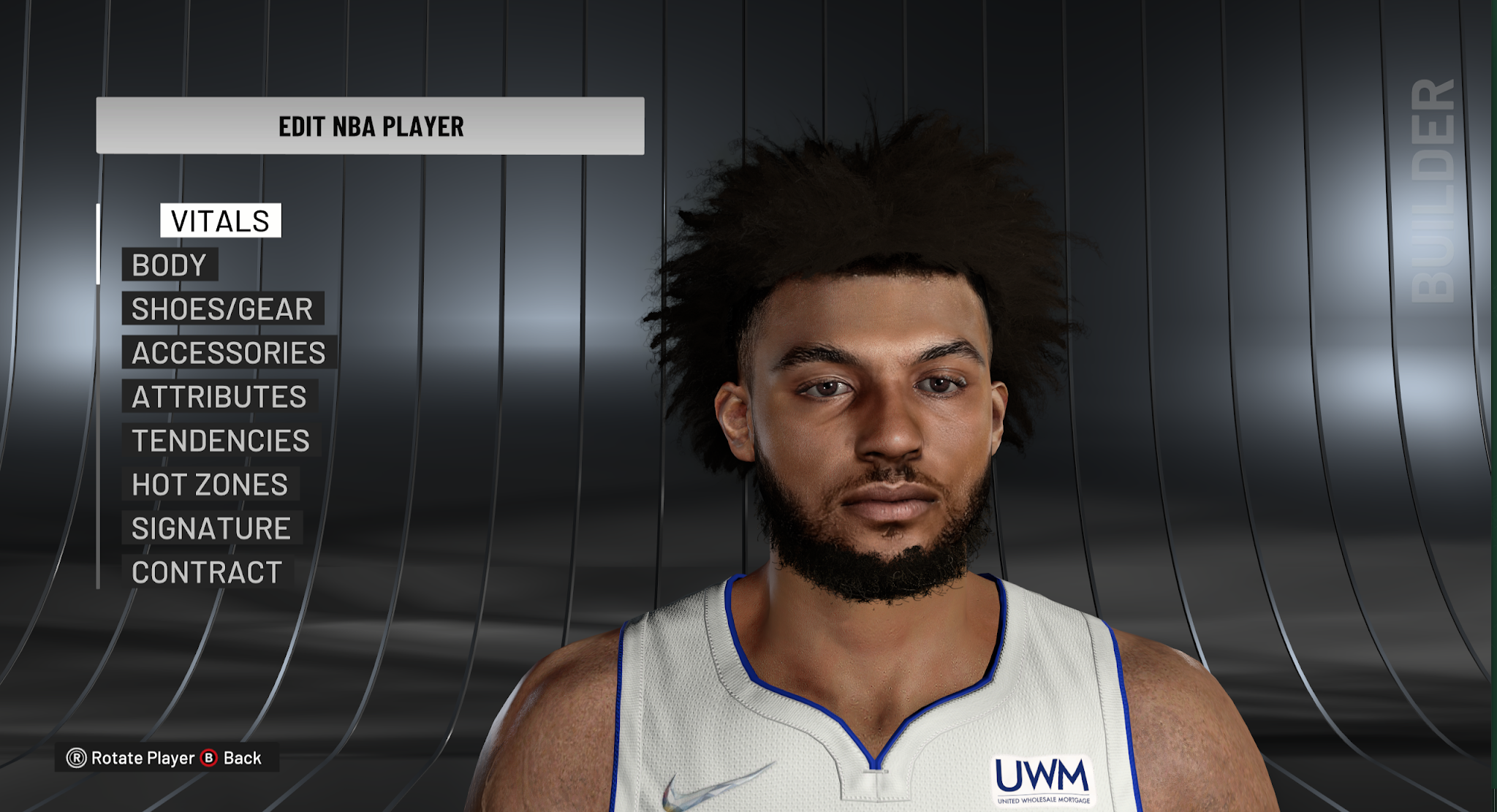Open the SIGNATURE customization section
Image resolution: width=1497 pixels, height=812 pixels.
[x=211, y=528]
